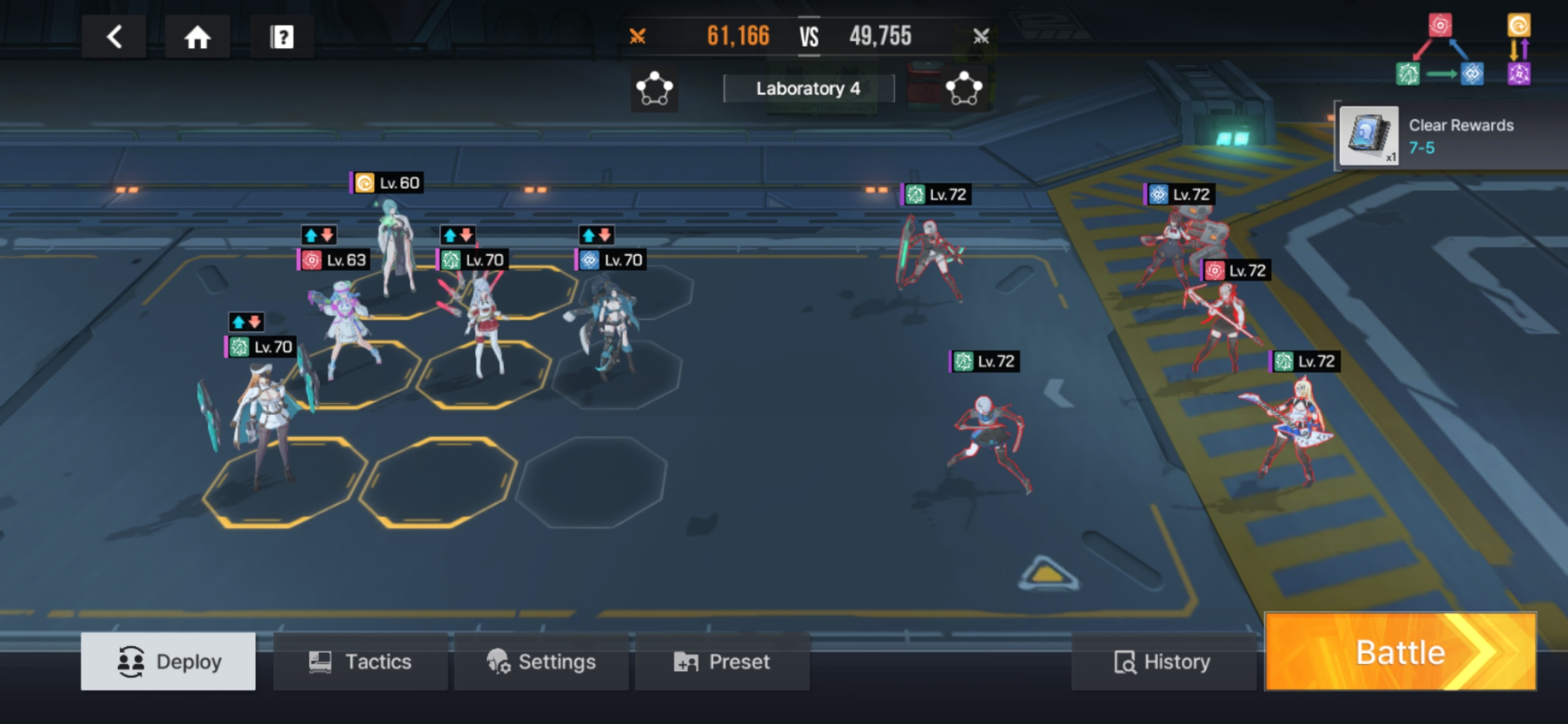Select the deployed Lv. 60 unit
Screen dimensions: 1568x724
pos(395,248)
